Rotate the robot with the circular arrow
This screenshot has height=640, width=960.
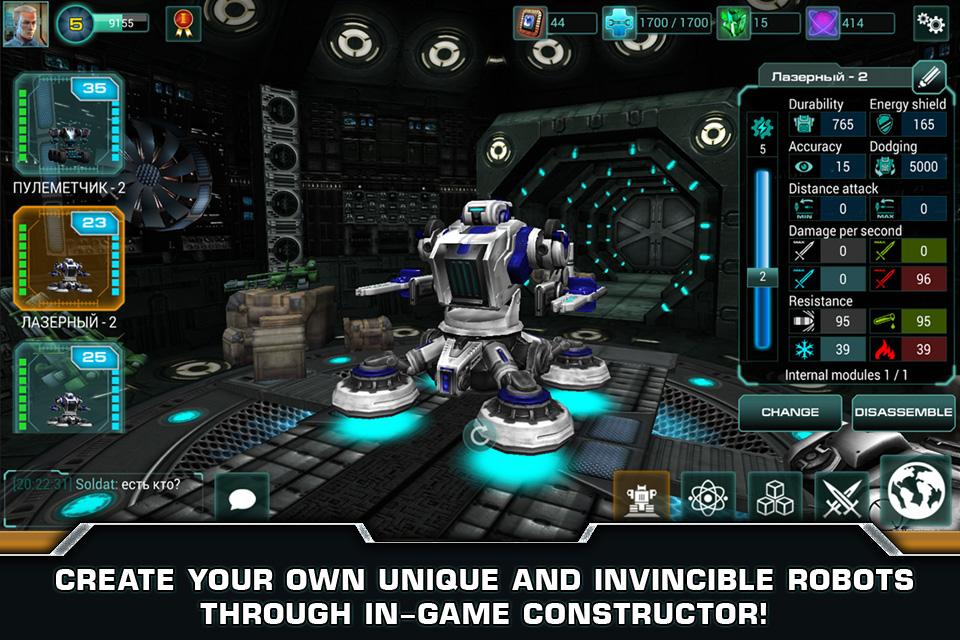point(479,435)
